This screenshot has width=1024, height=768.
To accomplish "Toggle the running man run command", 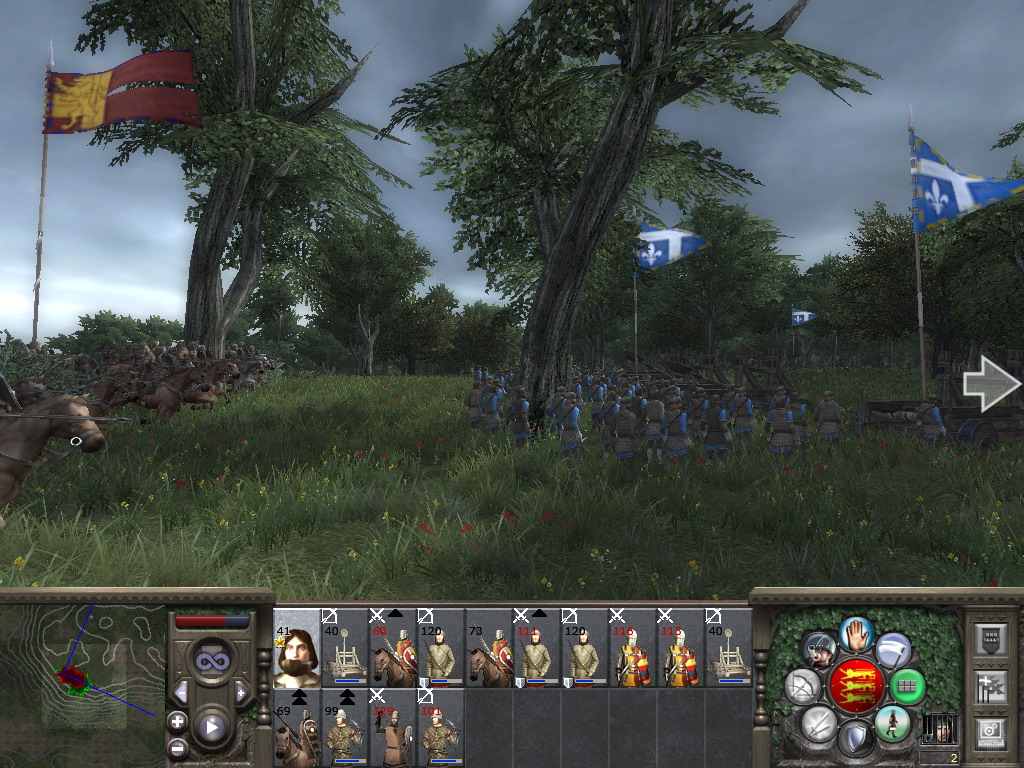I will point(891,722).
